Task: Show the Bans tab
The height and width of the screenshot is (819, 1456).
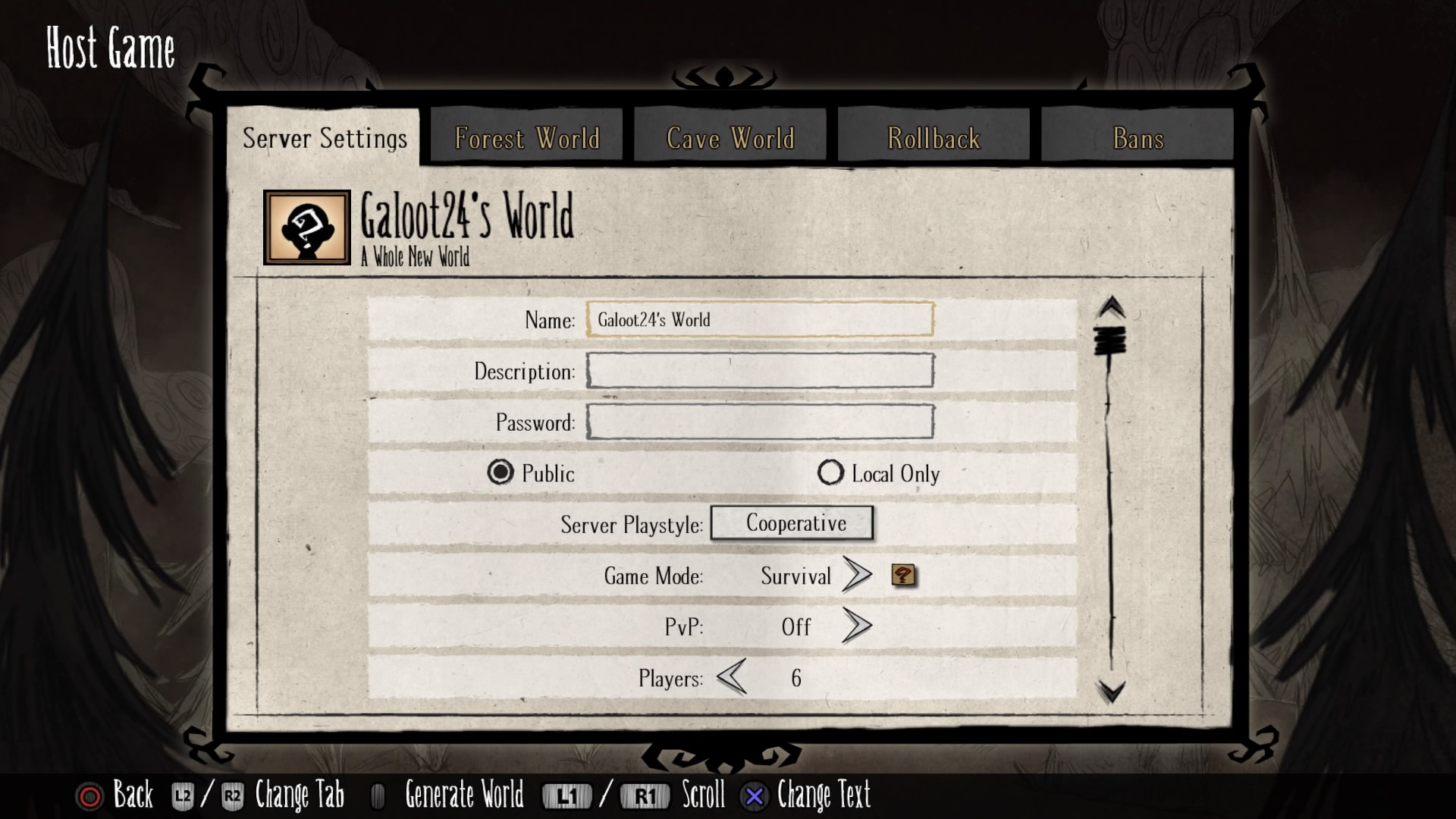Action: tap(1137, 138)
